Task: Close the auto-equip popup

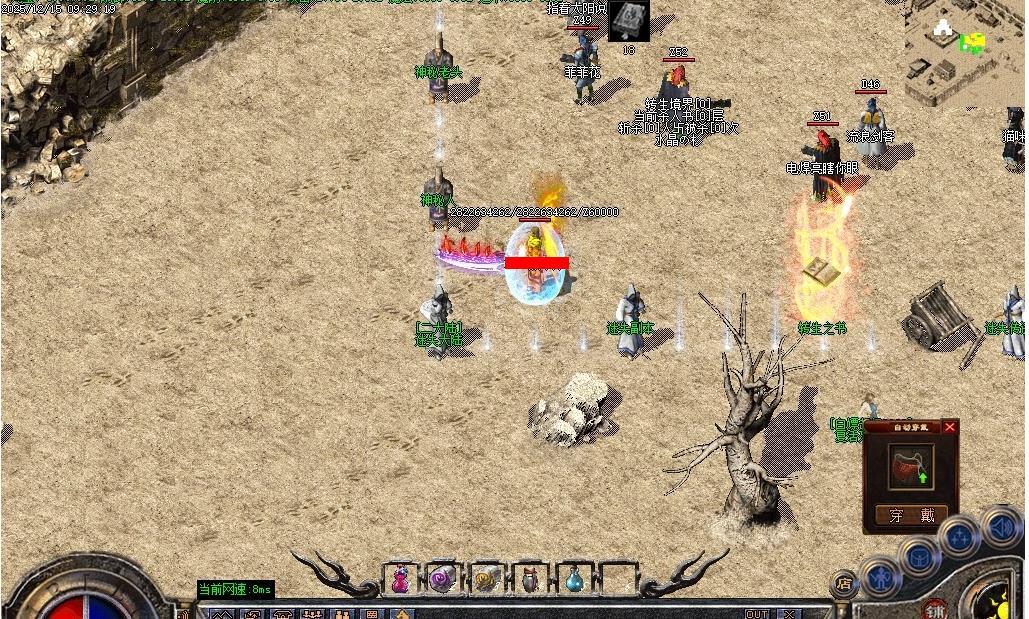Action: (950, 427)
